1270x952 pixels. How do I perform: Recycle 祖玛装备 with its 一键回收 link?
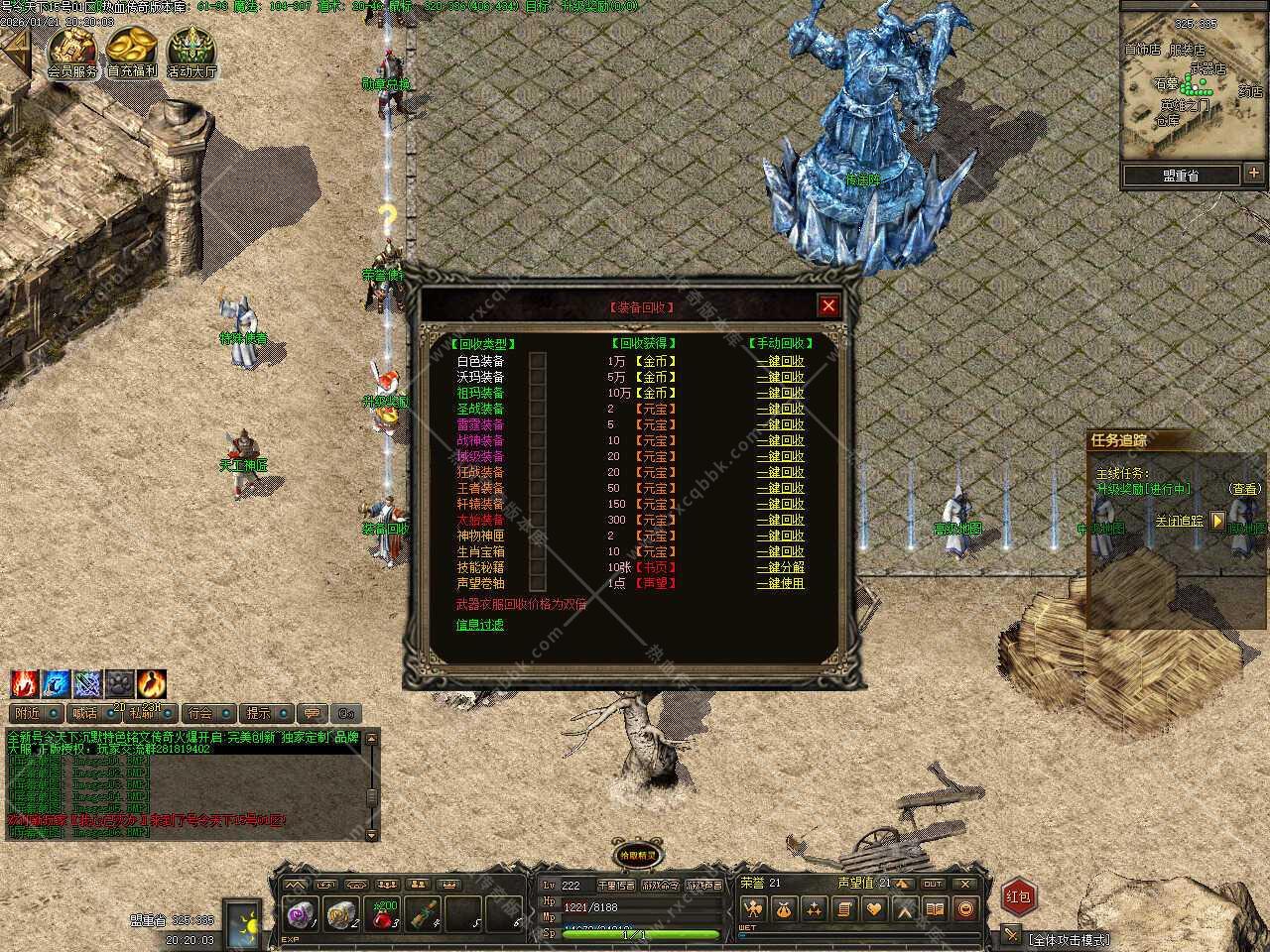pyautogui.click(x=780, y=394)
